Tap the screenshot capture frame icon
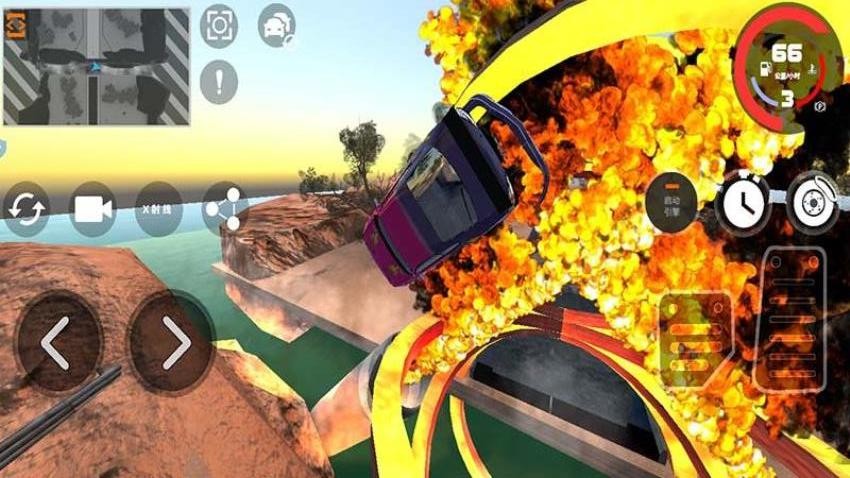 coord(219,26)
